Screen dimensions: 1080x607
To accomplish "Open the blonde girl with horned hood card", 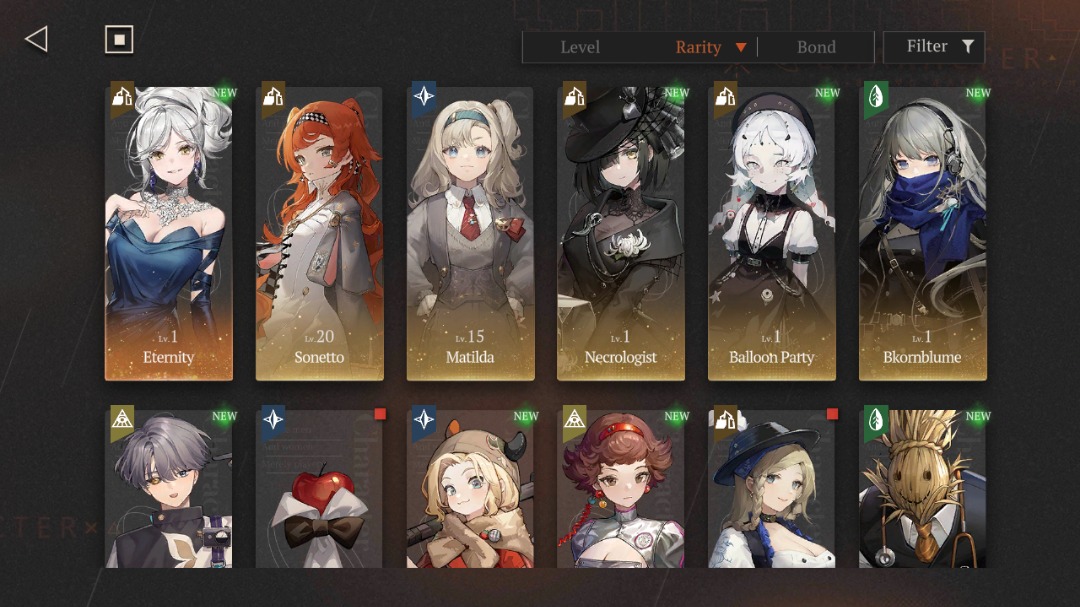I will pyautogui.click(x=470, y=488).
